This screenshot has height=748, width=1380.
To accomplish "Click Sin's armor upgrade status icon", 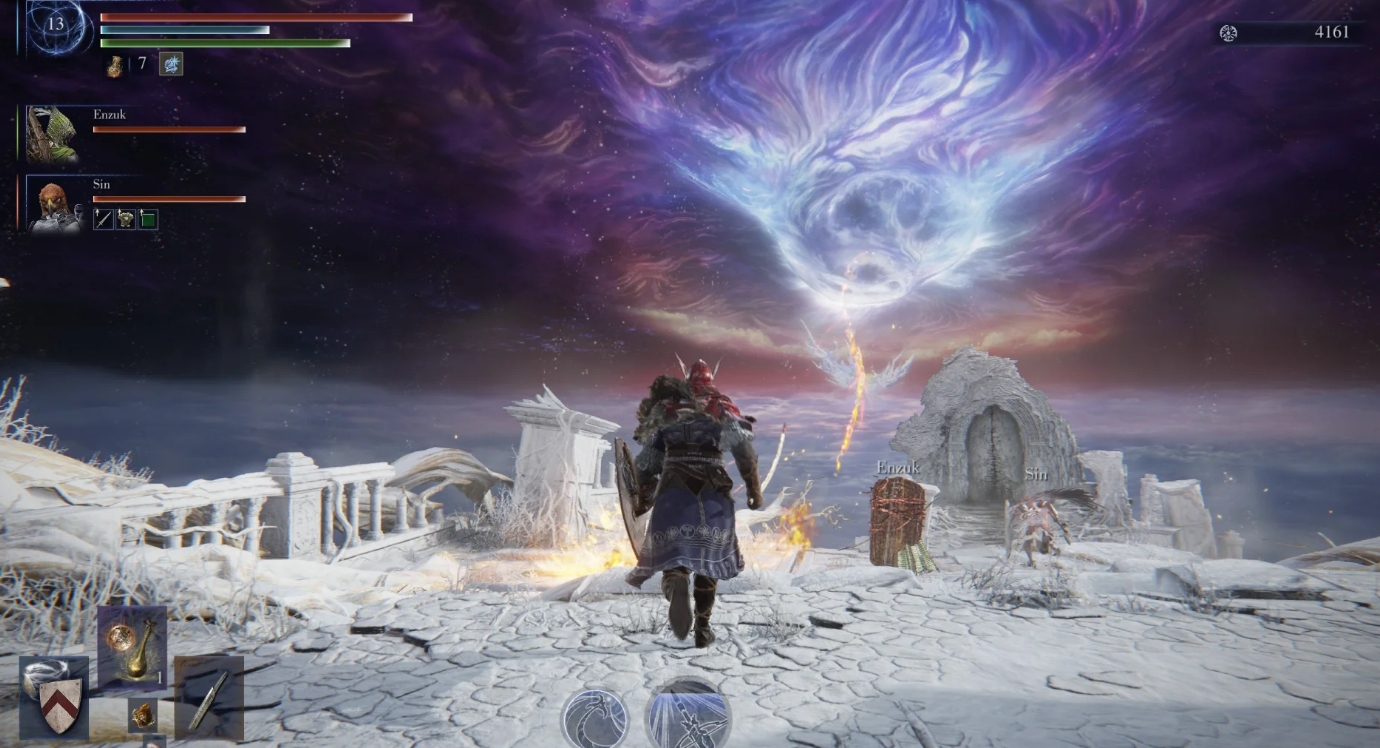I will [x=126, y=219].
